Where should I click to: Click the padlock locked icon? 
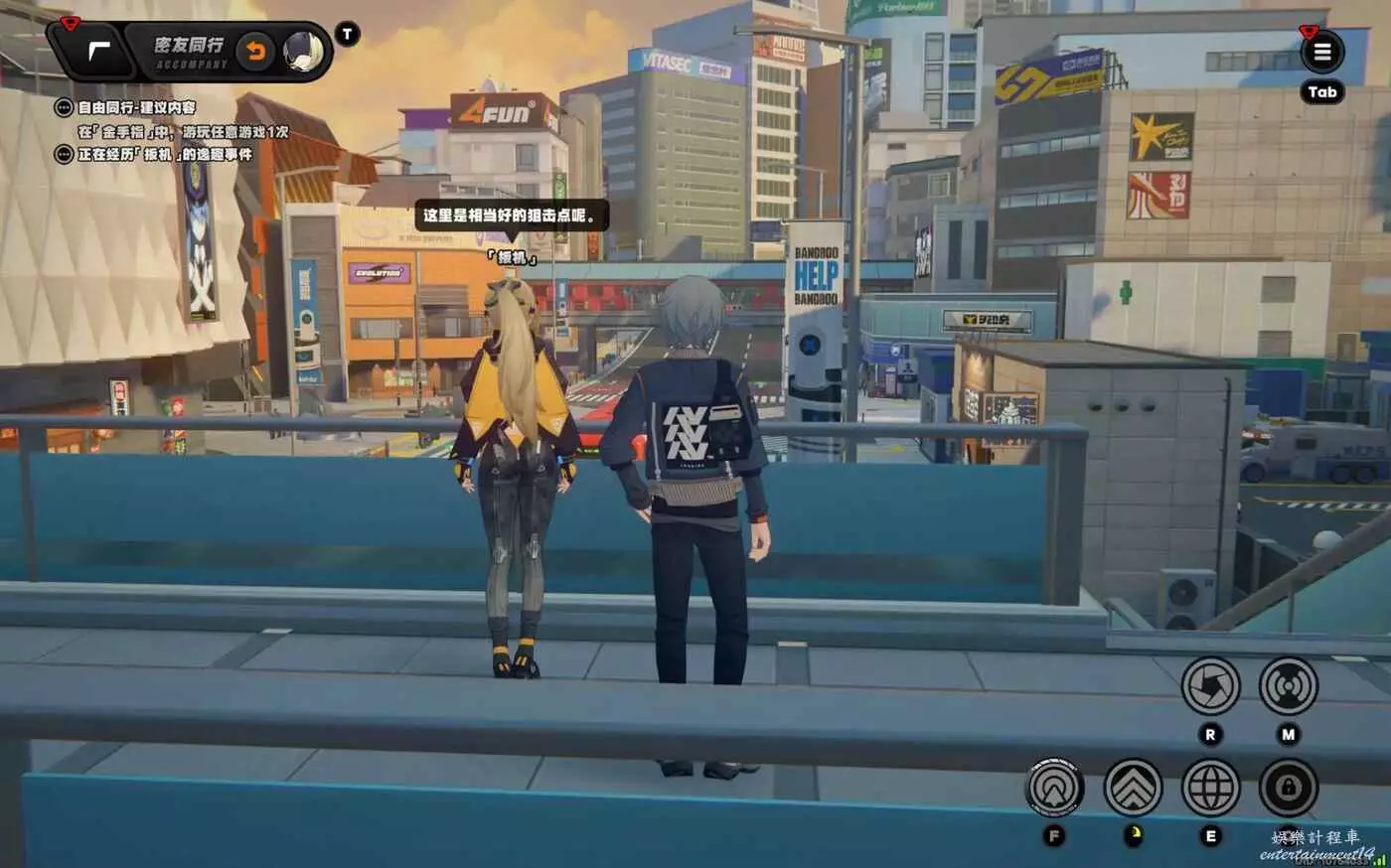1288,789
